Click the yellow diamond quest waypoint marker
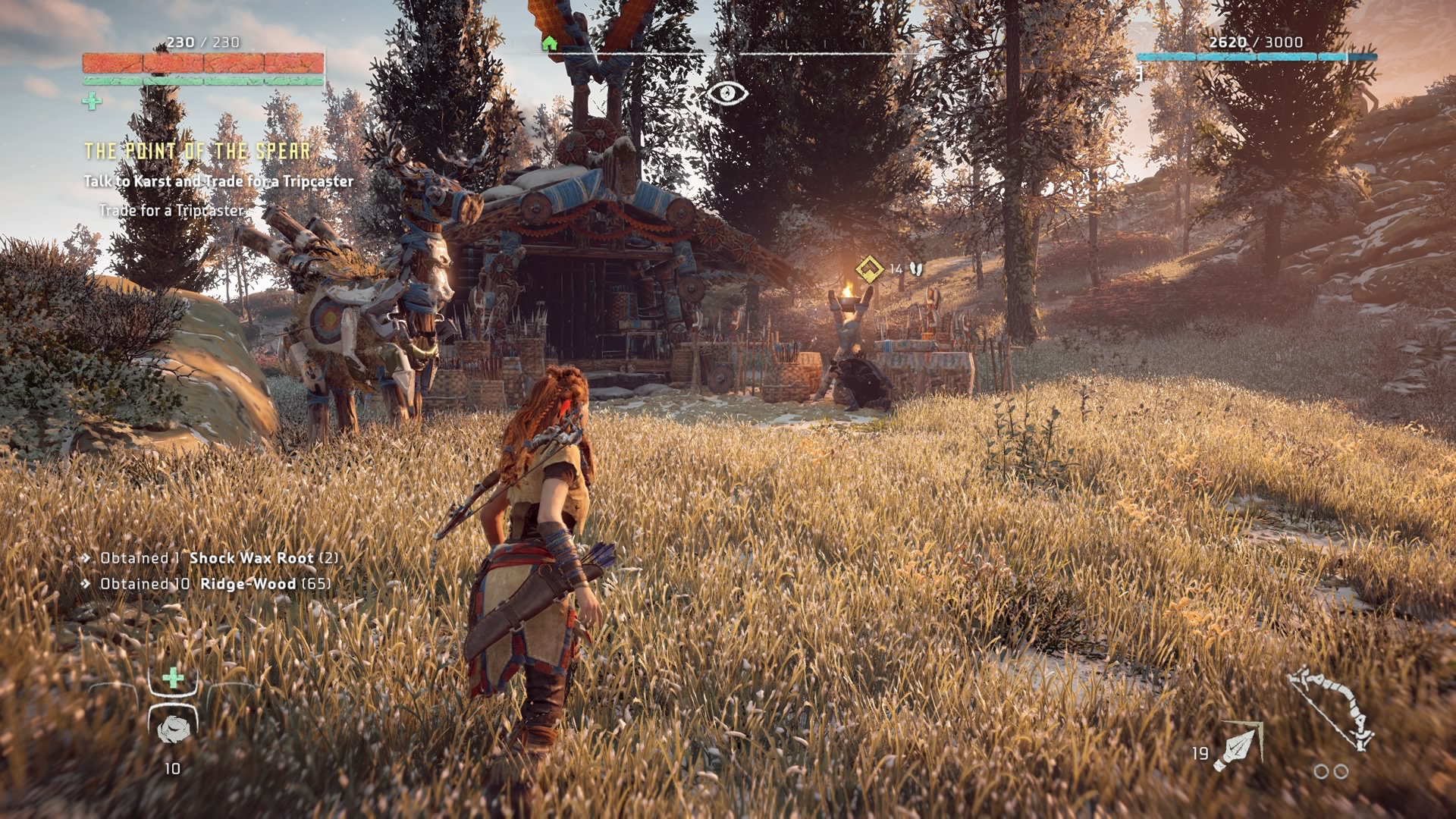This screenshot has height=819, width=1456. point(869,268)
